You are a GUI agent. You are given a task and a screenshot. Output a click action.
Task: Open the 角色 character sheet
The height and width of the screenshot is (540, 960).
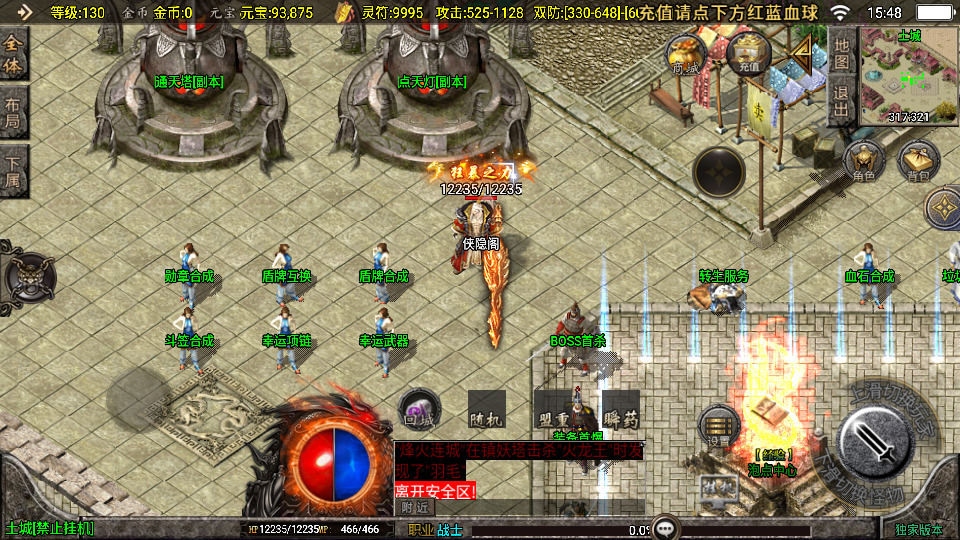click(x=863, y=163)
